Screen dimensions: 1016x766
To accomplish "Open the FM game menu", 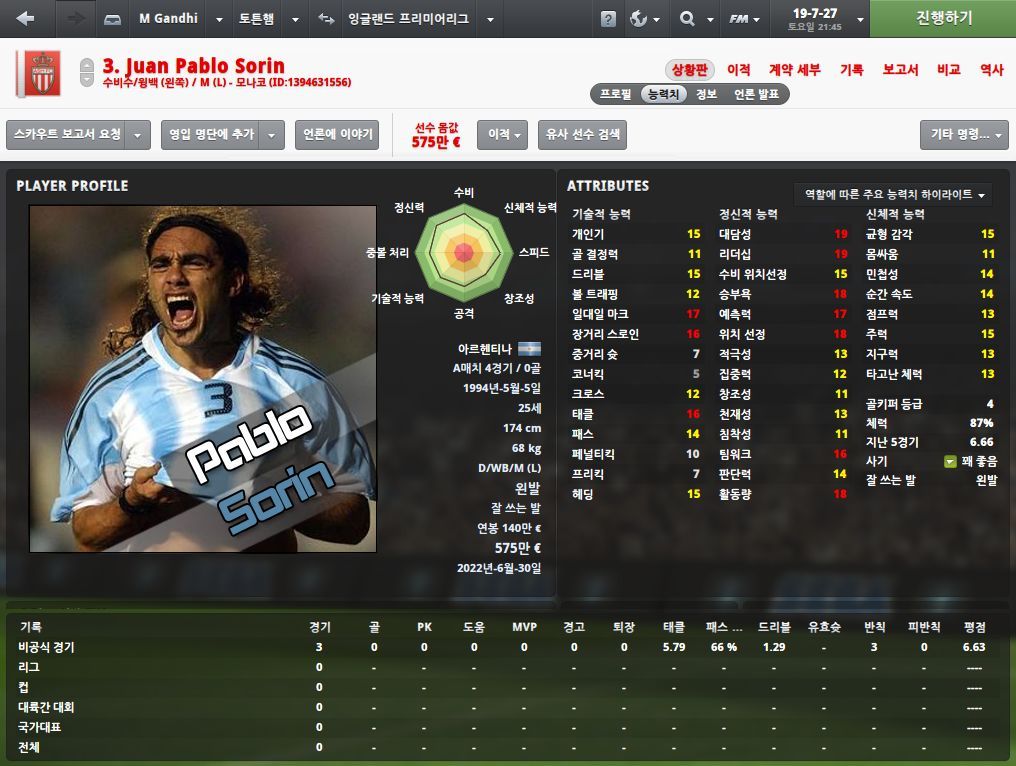I will (746, 19).
